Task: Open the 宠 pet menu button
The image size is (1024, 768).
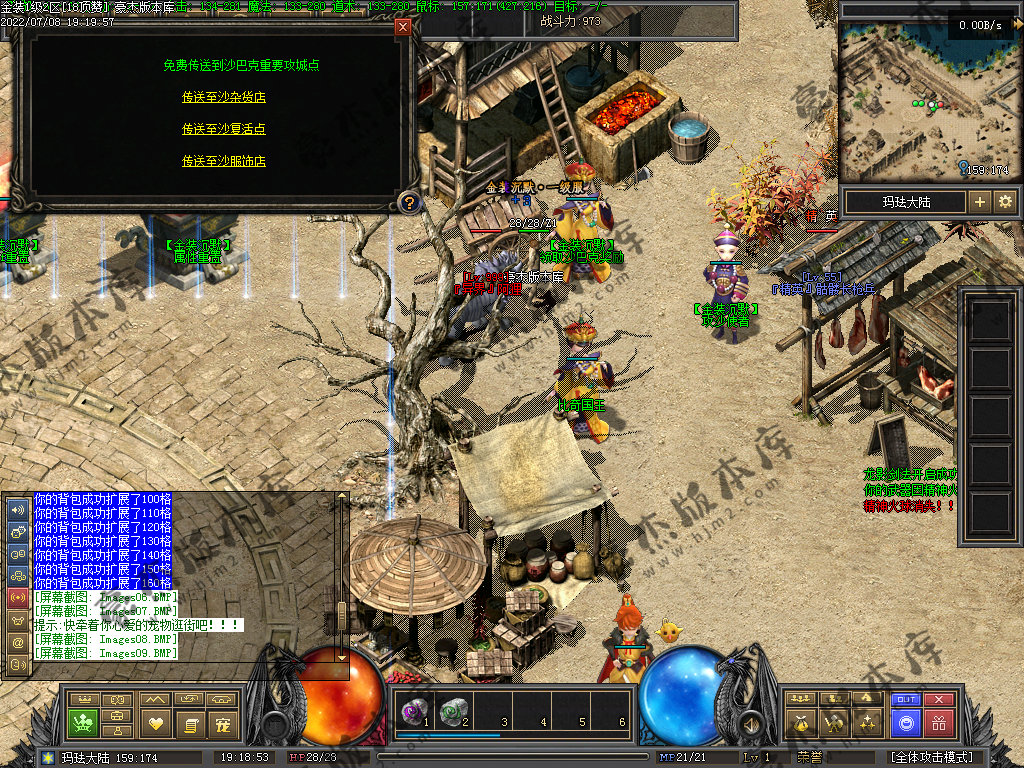Action: click(224, 722)
